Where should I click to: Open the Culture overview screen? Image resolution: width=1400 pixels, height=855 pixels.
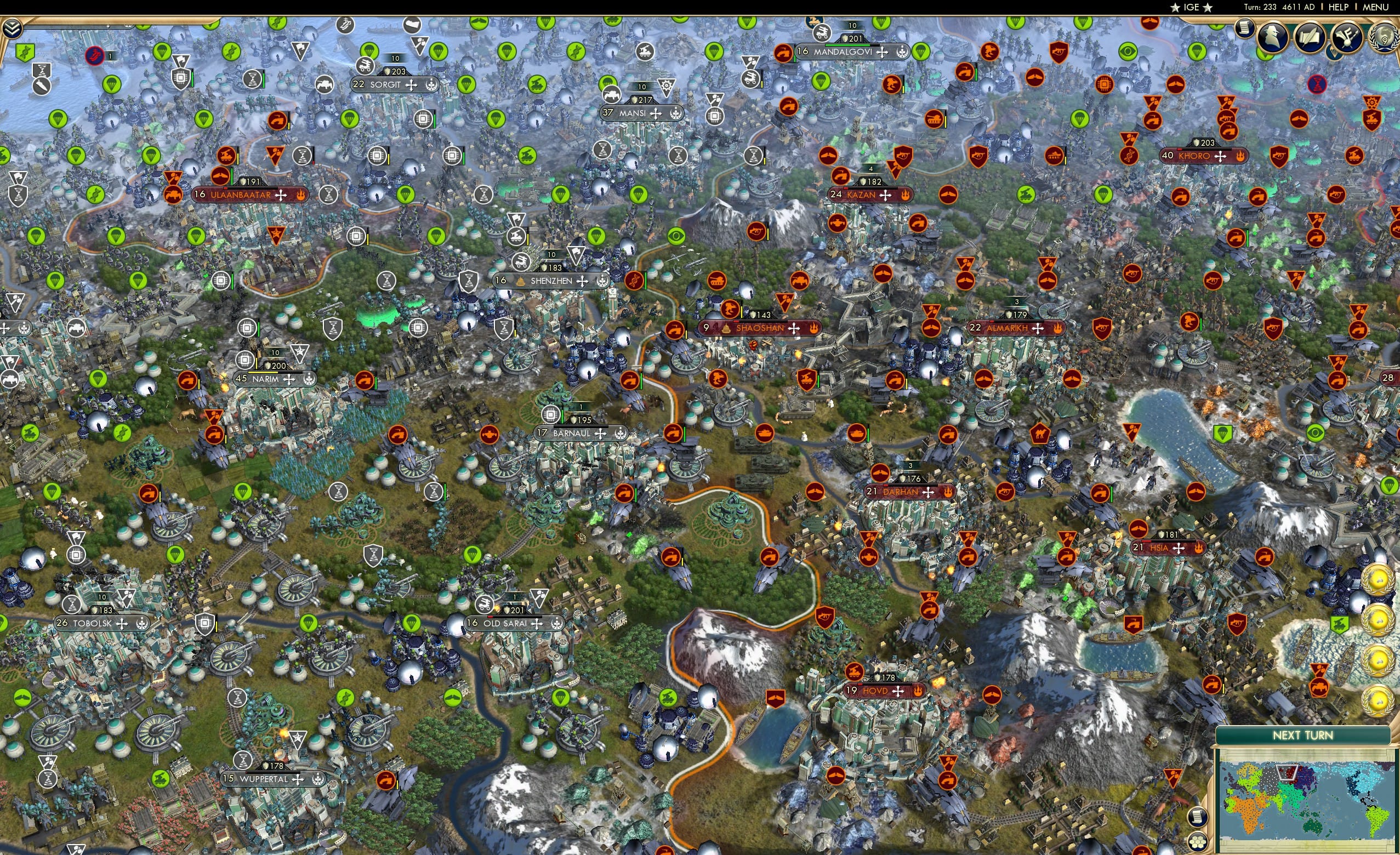[1346, 37]
